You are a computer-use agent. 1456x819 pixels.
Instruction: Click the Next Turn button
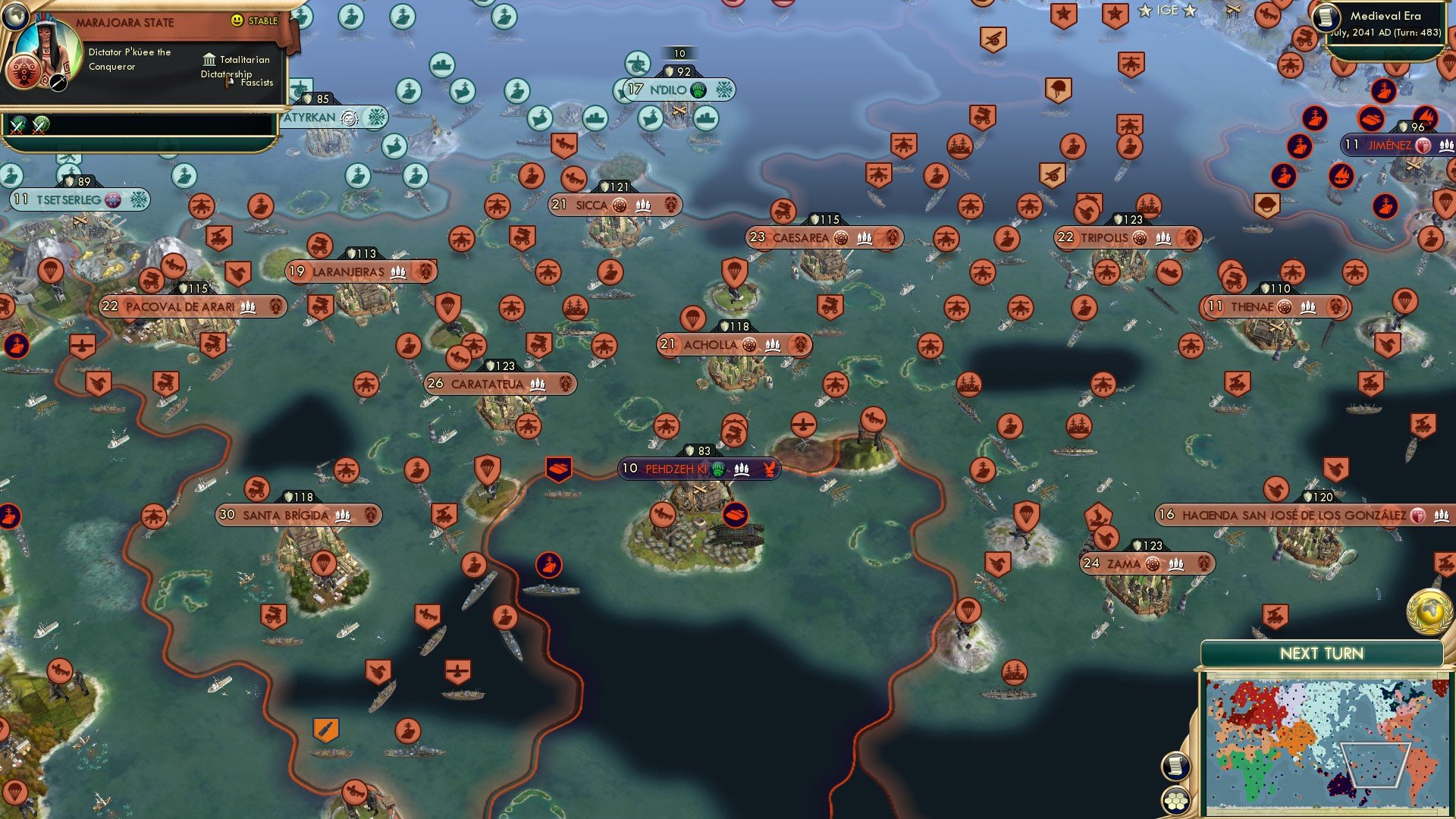pos(1321,651)
